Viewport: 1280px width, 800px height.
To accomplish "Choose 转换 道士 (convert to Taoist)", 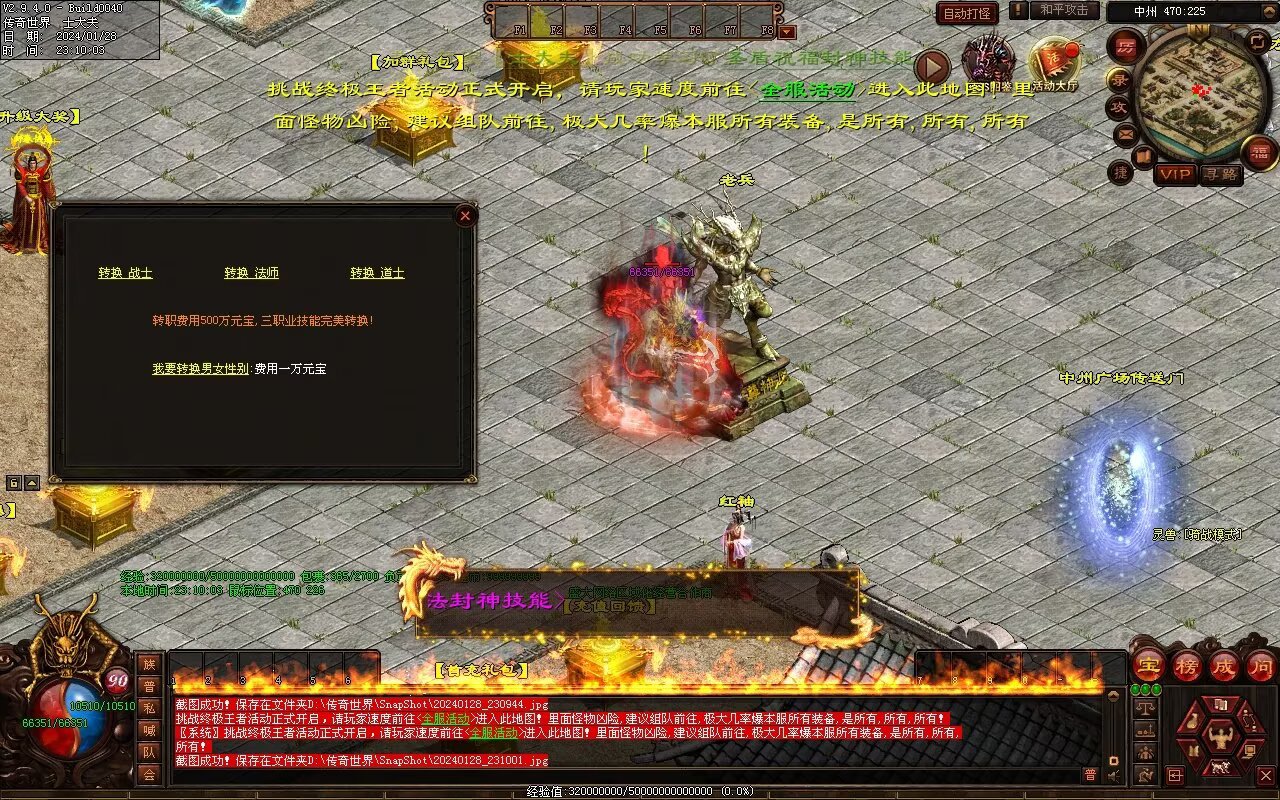I will click(377, 273).
